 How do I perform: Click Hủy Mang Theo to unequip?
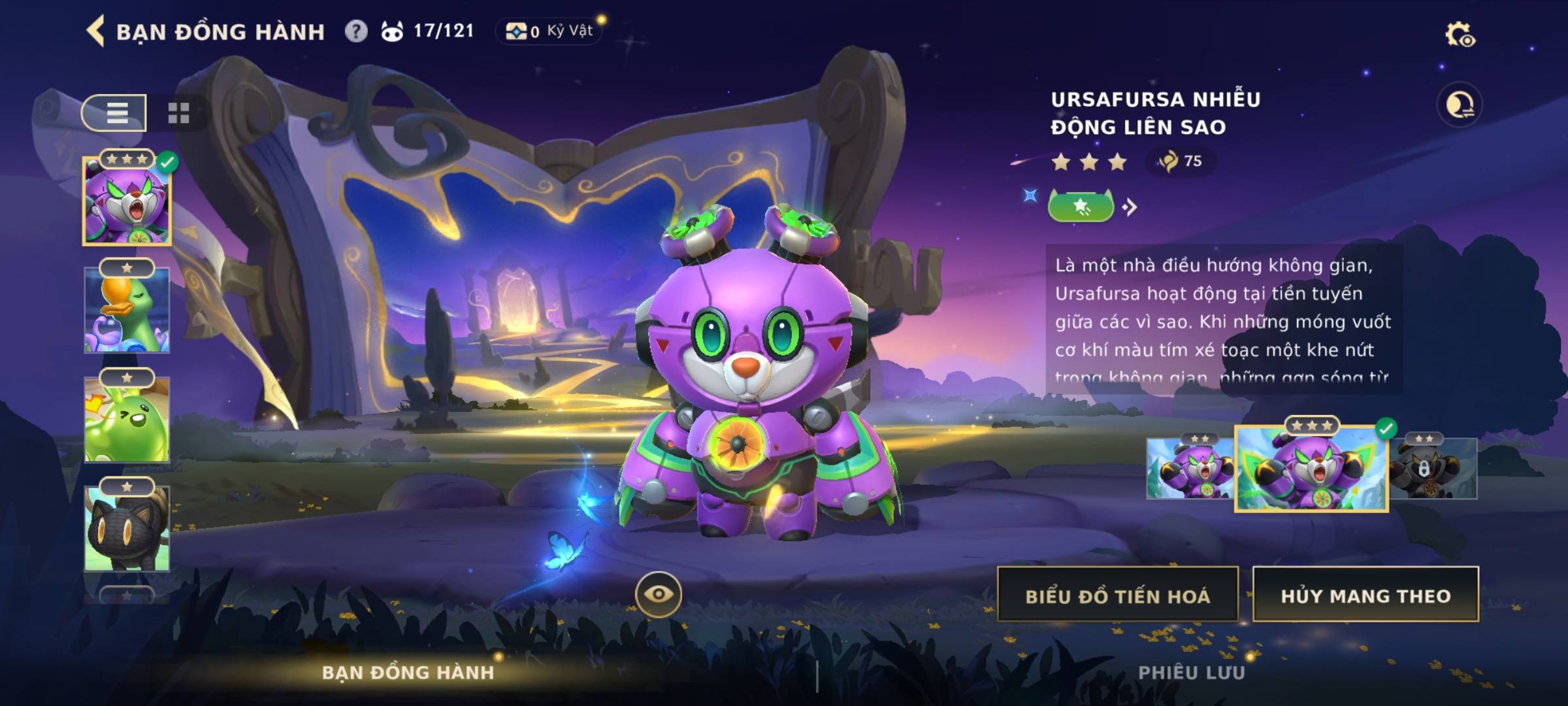(x=1365, y=595)
